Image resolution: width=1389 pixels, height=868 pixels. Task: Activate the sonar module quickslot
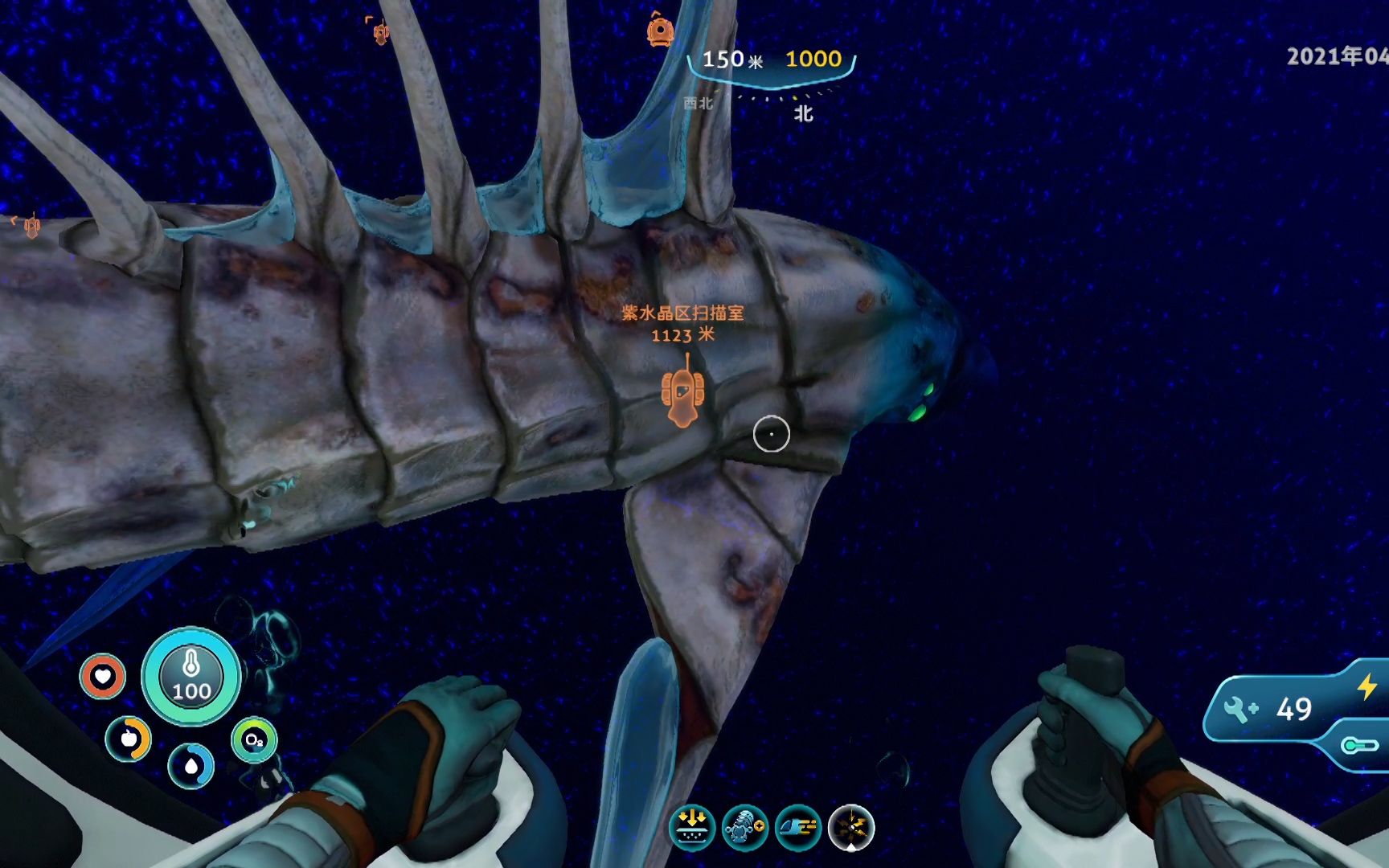click(744, 827)
